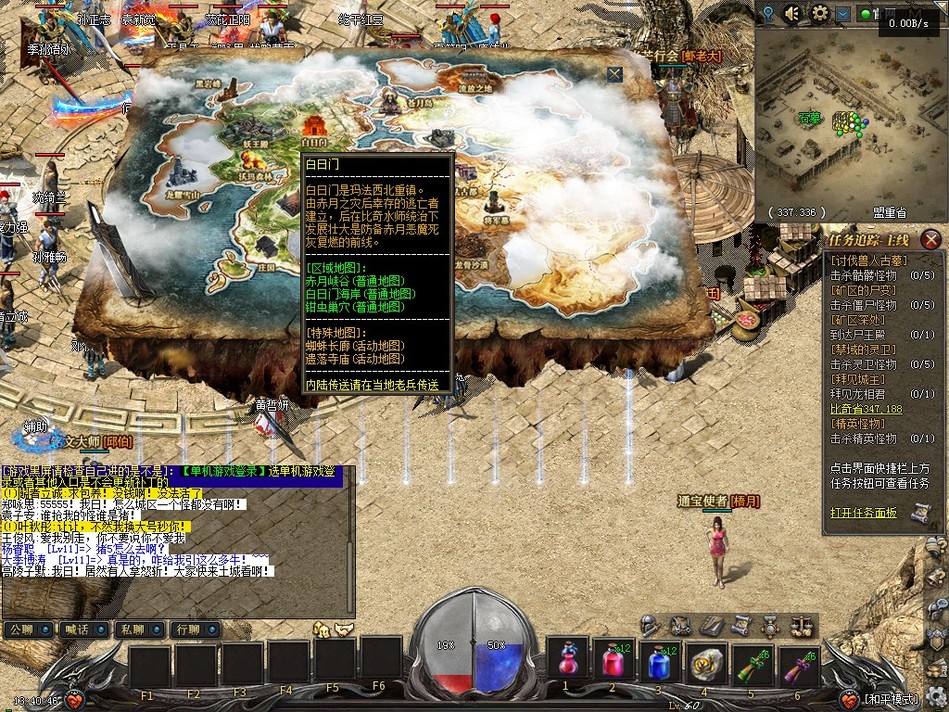
Task: Click 打开任务面板 to open quest panel
Action: pyautogui.click(x=863, y=513)
